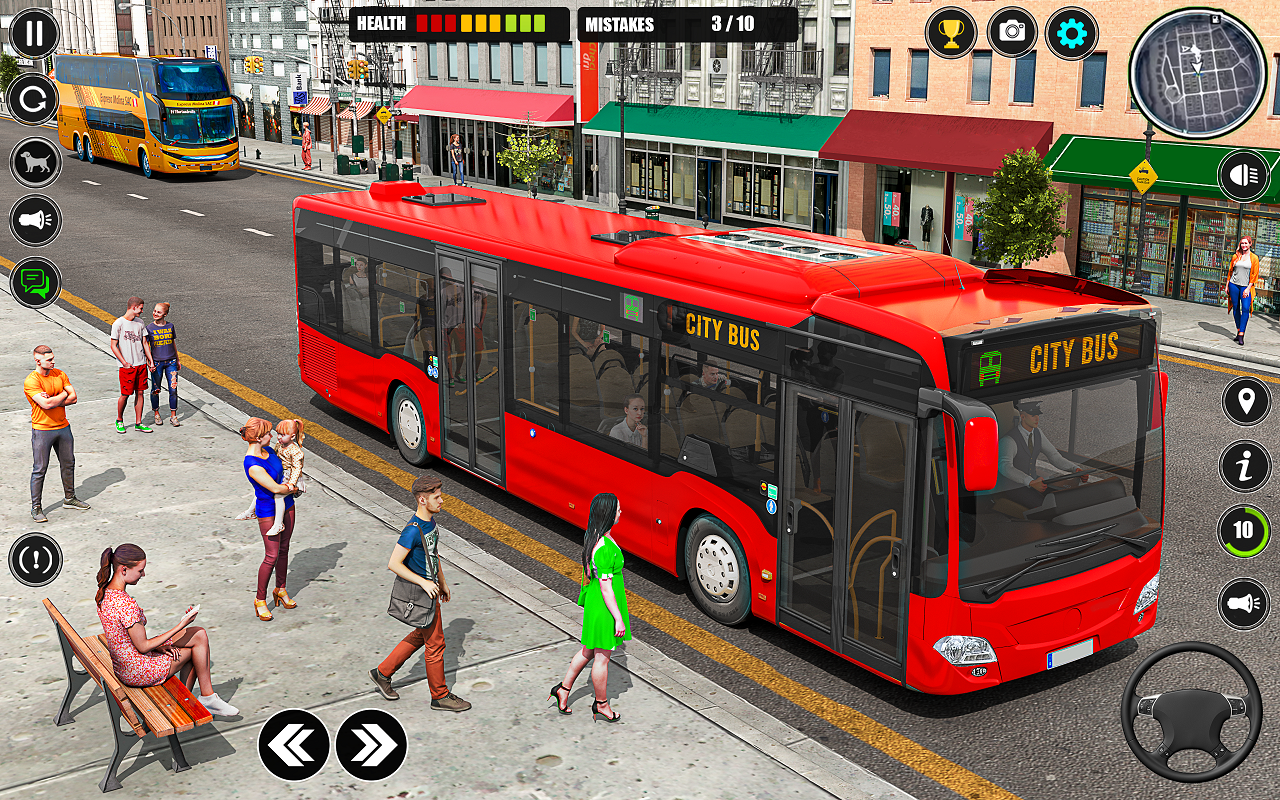Select the number 10 circular button
Screen dimensions: 1280x800
[x=1244, y=531]
